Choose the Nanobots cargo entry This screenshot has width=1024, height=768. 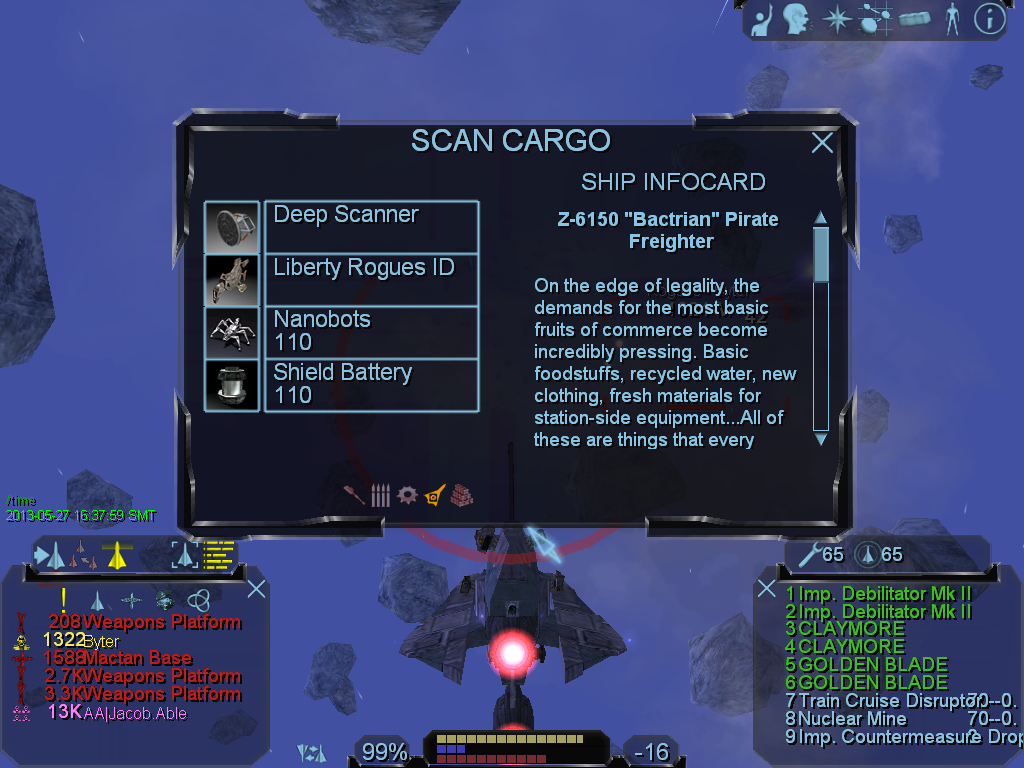[371, 332]
